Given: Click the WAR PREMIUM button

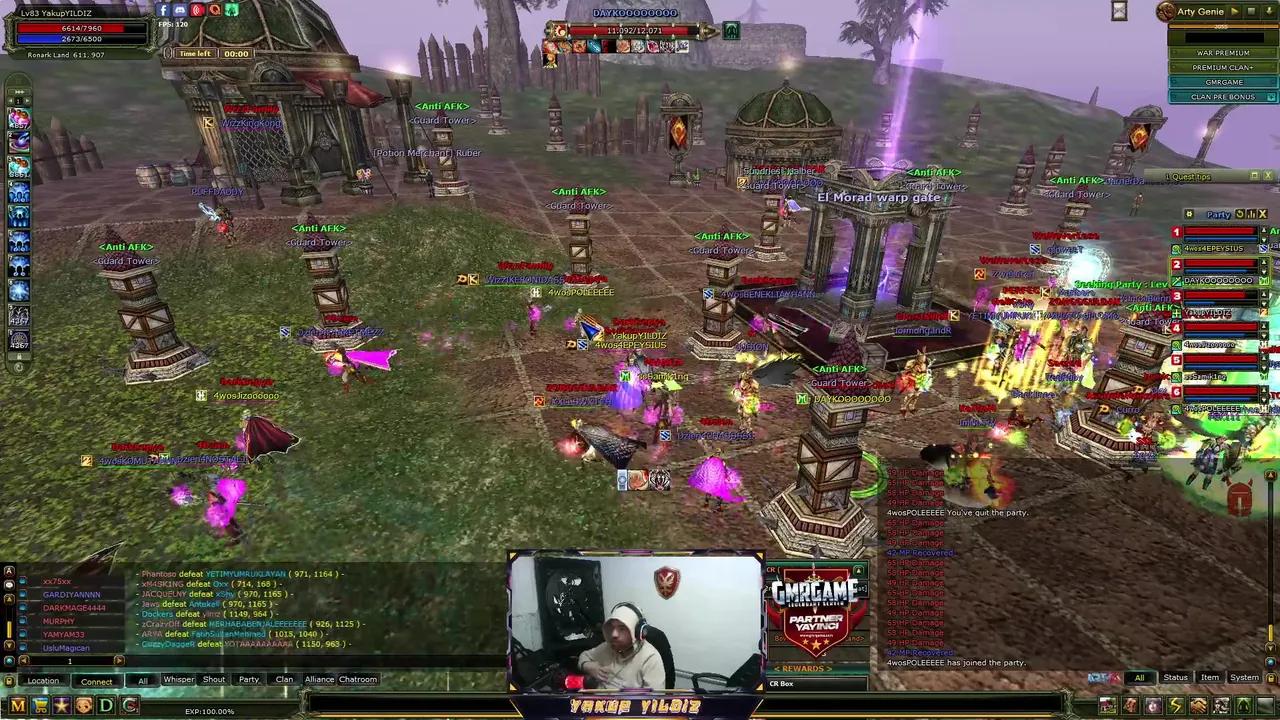Looking at the screenshot, I should [1223, 53].
